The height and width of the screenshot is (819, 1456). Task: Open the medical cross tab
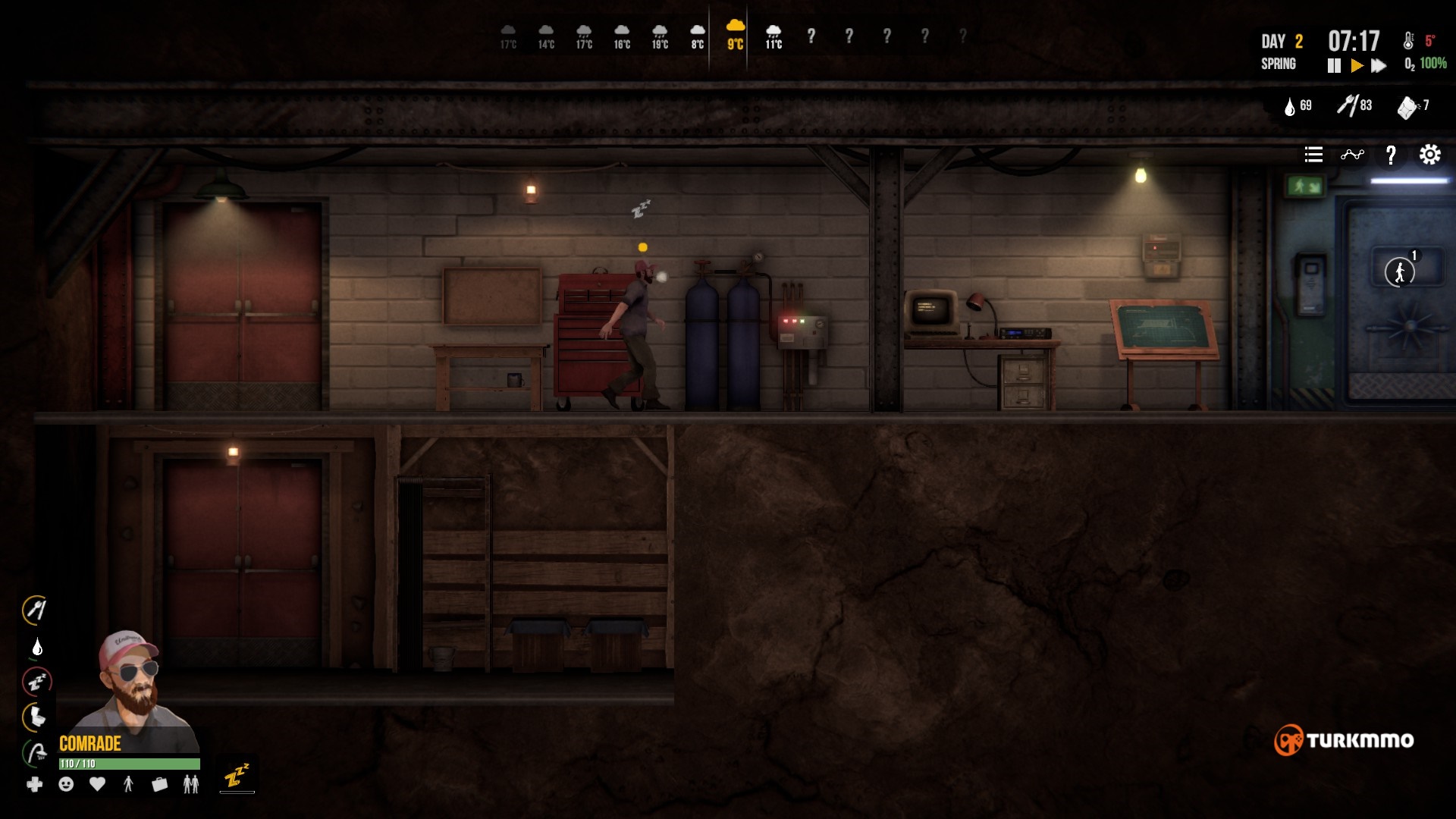pyautogui.click(x=35, y=784)
